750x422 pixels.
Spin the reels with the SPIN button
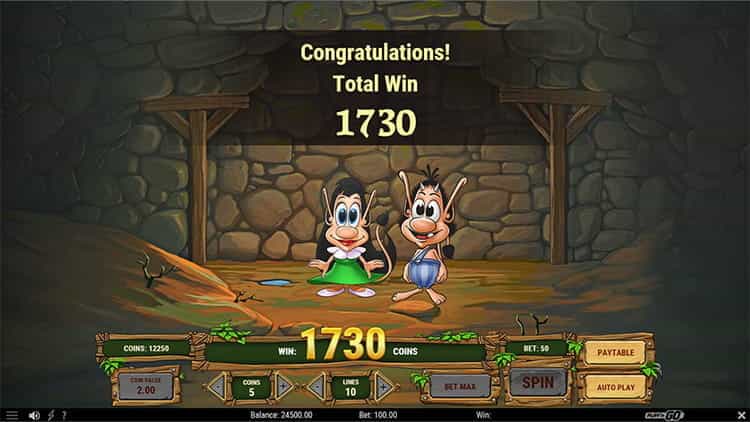pyautogui.click(x=539, y=382)
